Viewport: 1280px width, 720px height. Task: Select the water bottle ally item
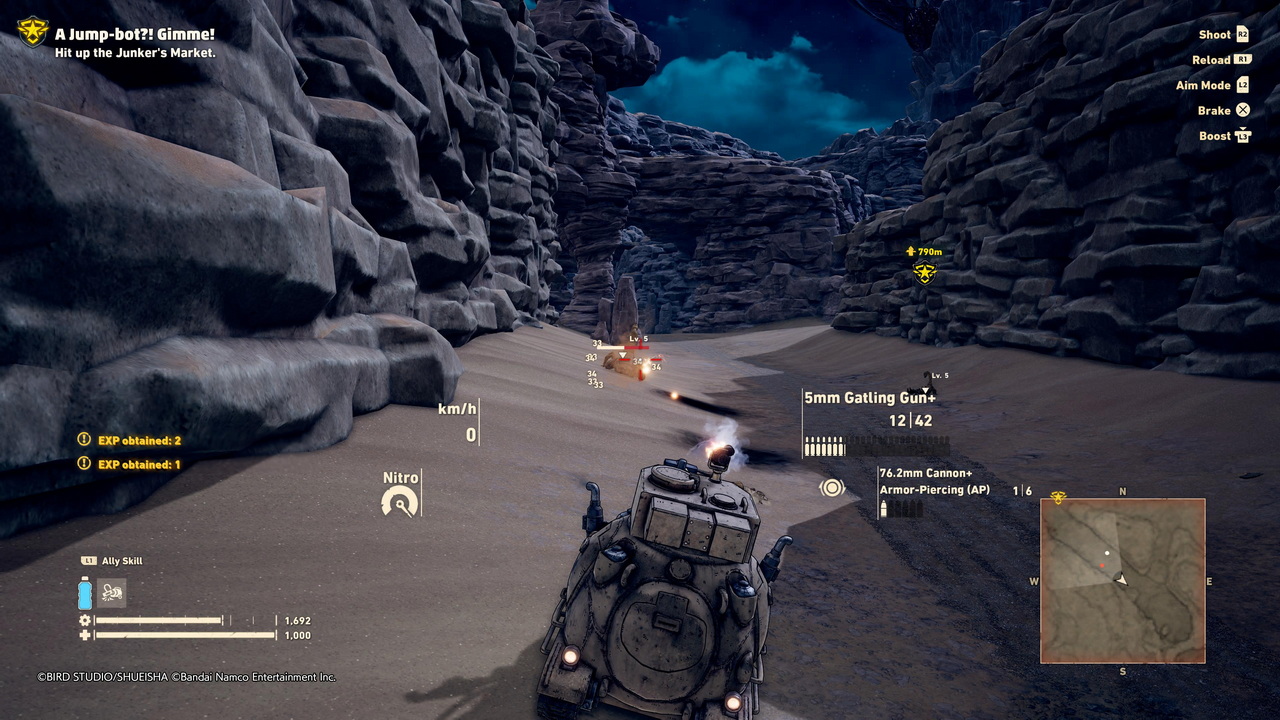pos(85,593)
